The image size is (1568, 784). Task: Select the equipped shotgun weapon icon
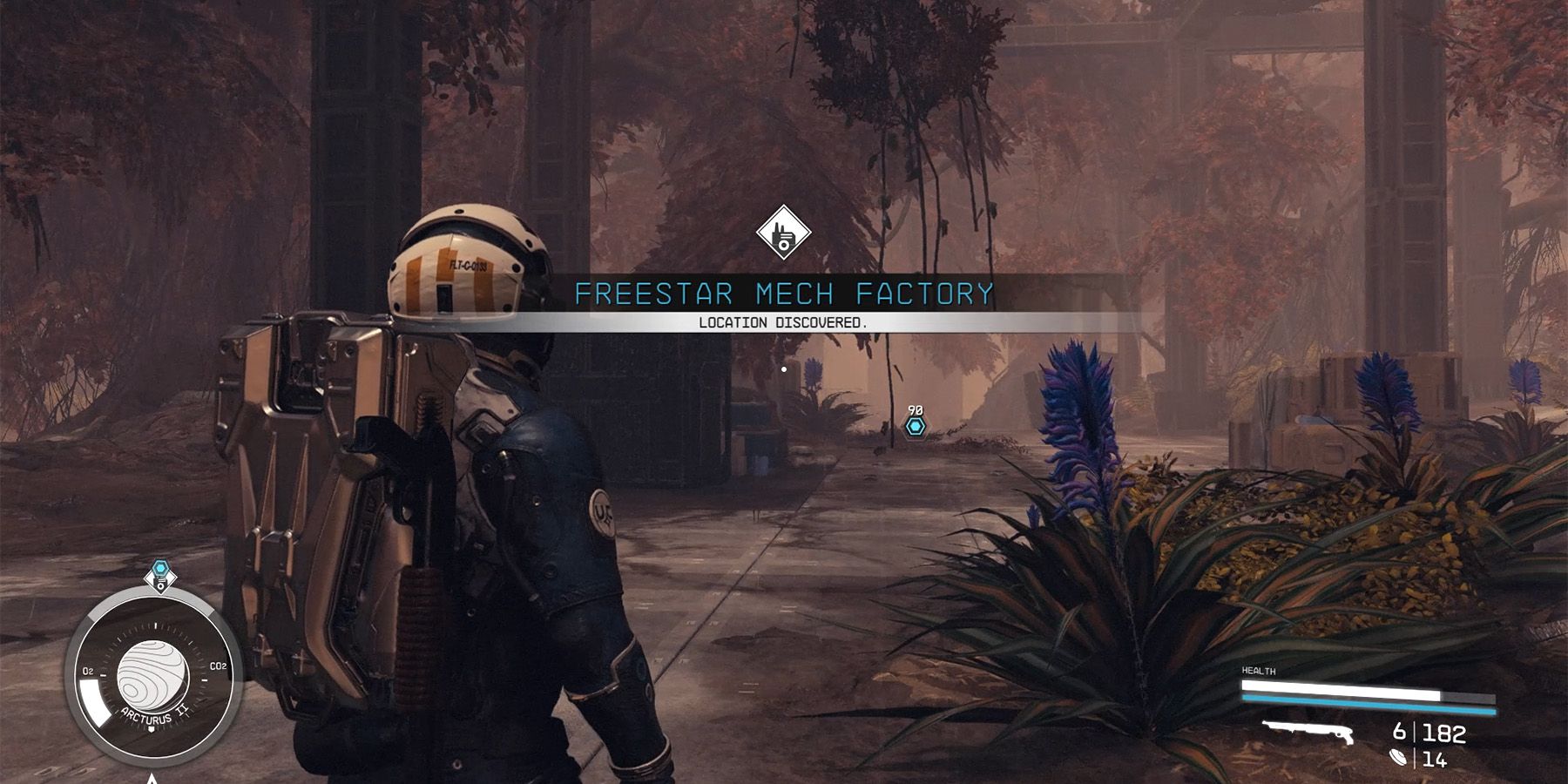point(1311,733)
